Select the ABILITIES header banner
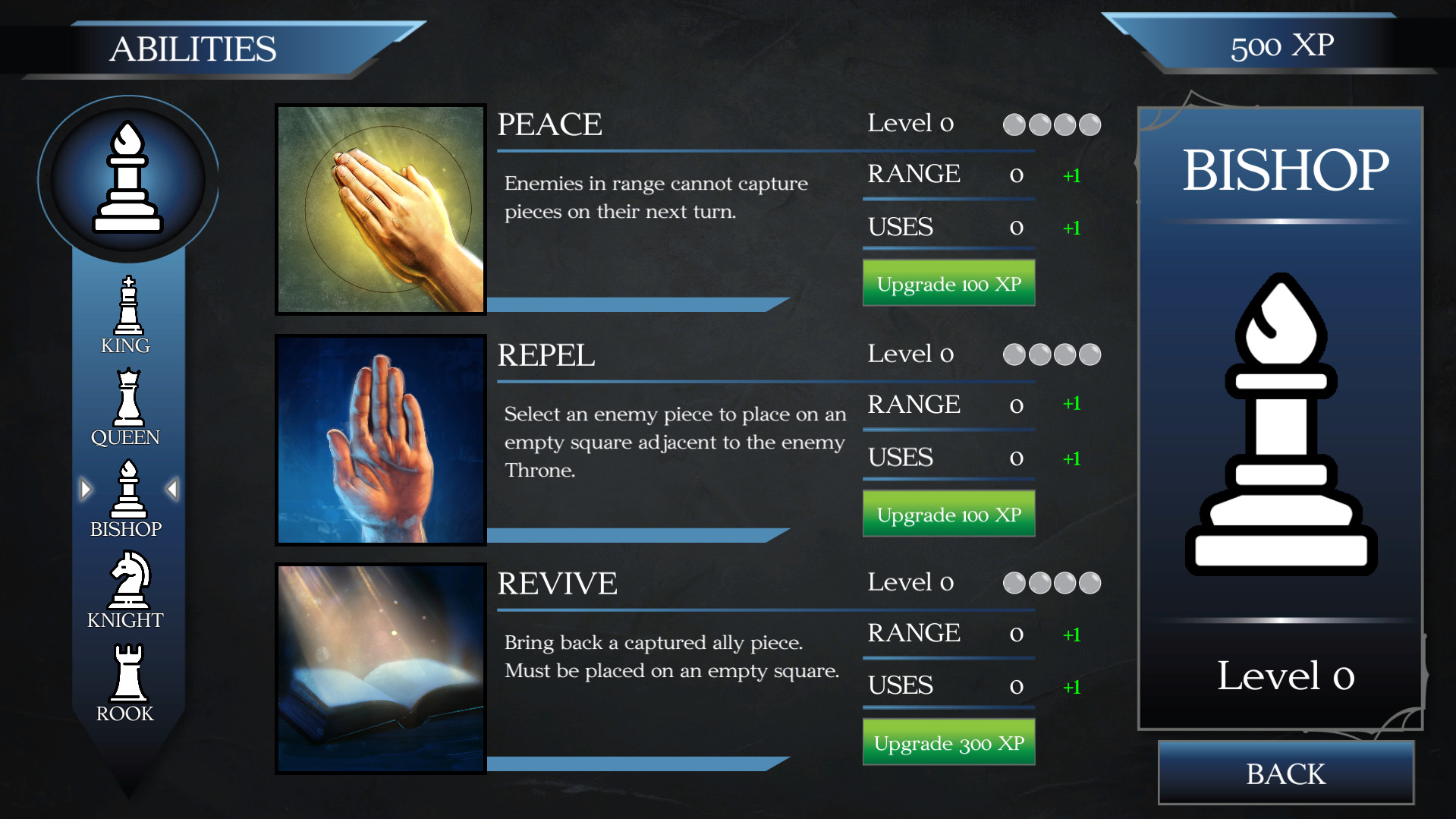The width and height of the screenshot is (1456, 819). pos(194,49)
